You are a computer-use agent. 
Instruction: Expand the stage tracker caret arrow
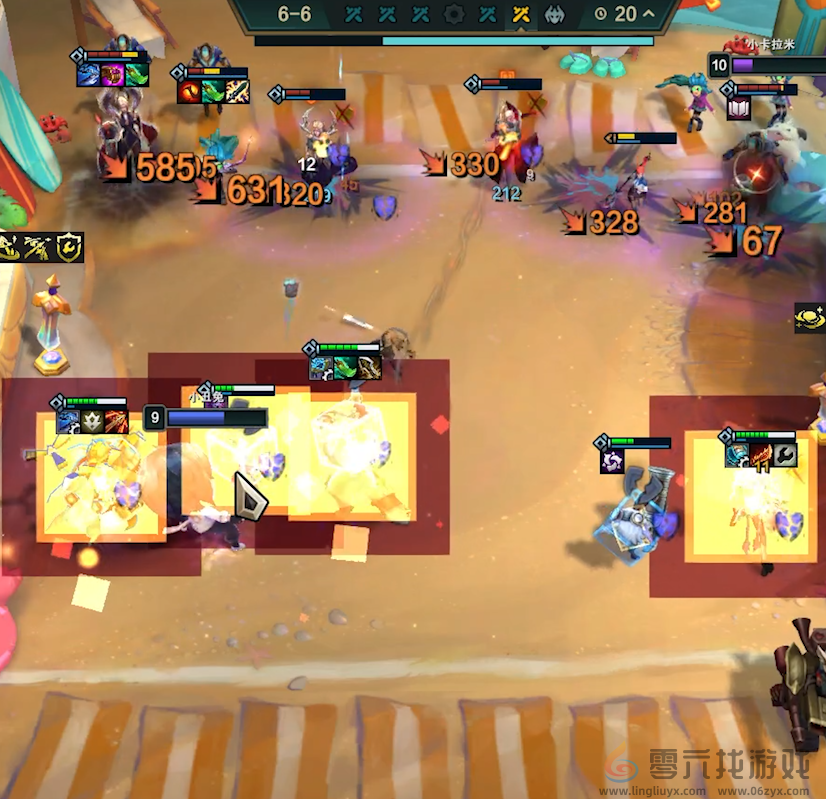(650, 14)
